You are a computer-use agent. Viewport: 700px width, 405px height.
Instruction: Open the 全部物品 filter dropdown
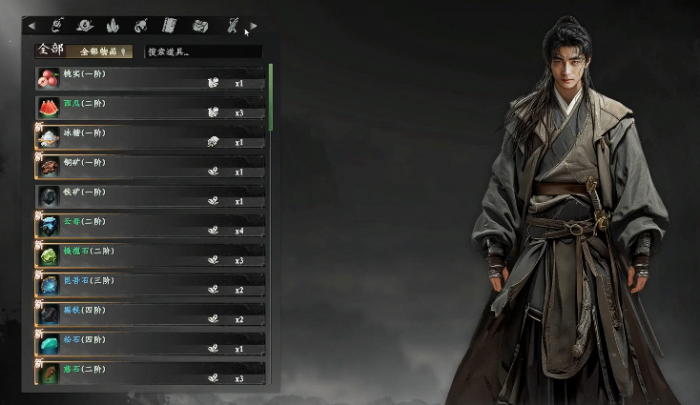103,50
